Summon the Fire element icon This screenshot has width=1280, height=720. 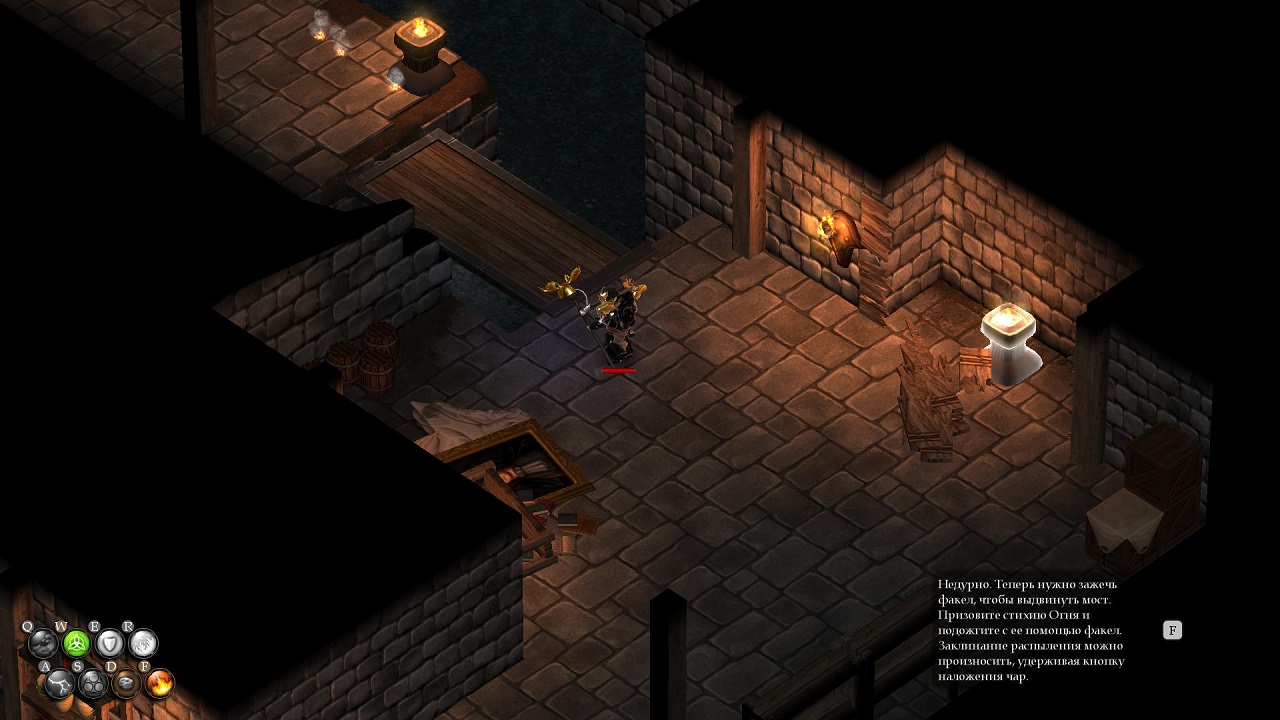coord(160,684)
